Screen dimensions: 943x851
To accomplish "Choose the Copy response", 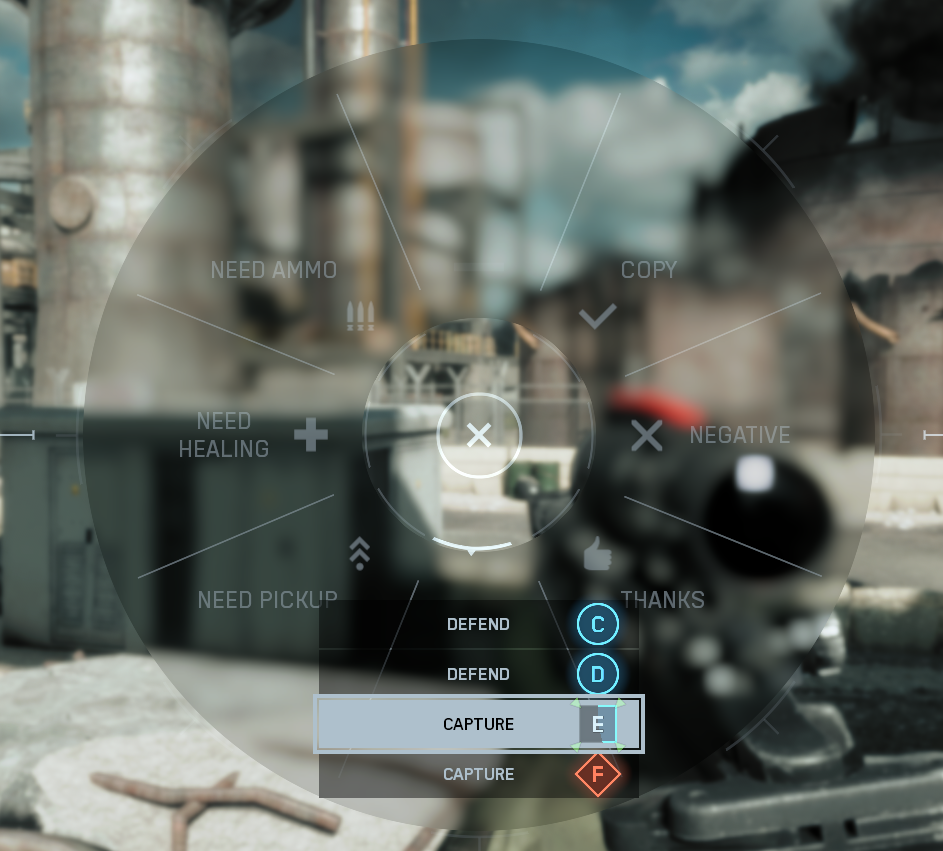I will pos(648,270).
